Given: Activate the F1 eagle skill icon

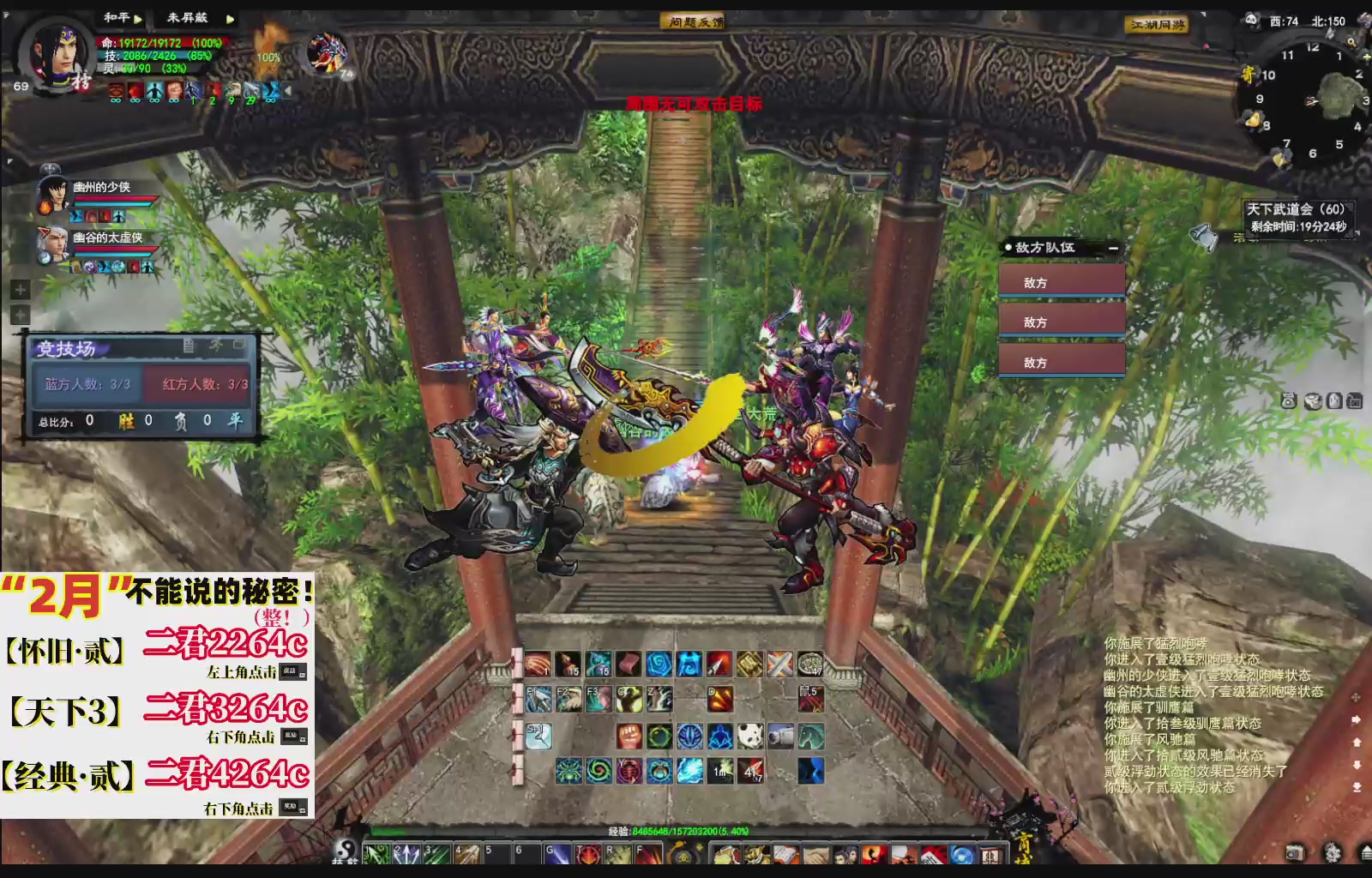Looking at the screenshot, I should [x=539, y=699].
